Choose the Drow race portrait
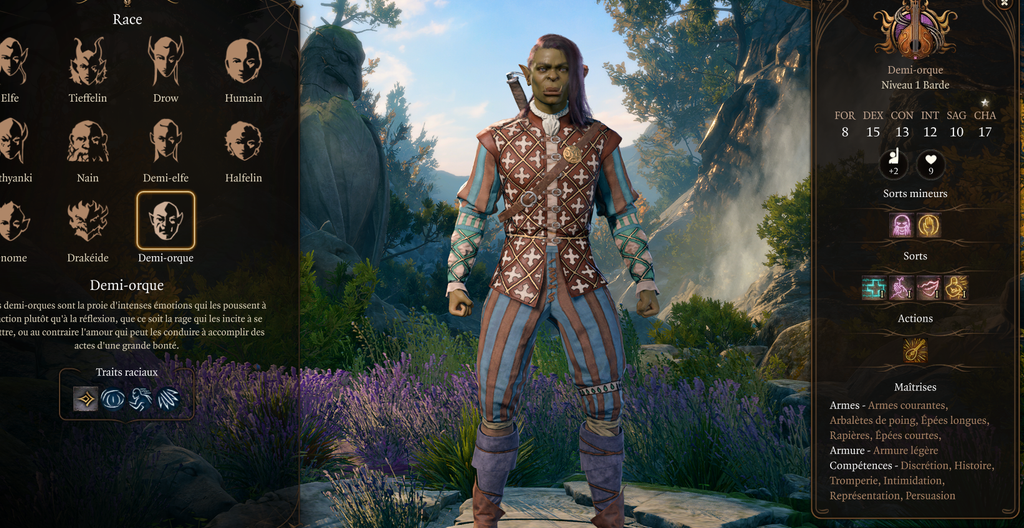This screenshot has height=528, width=1024. [x=166, y=62]
